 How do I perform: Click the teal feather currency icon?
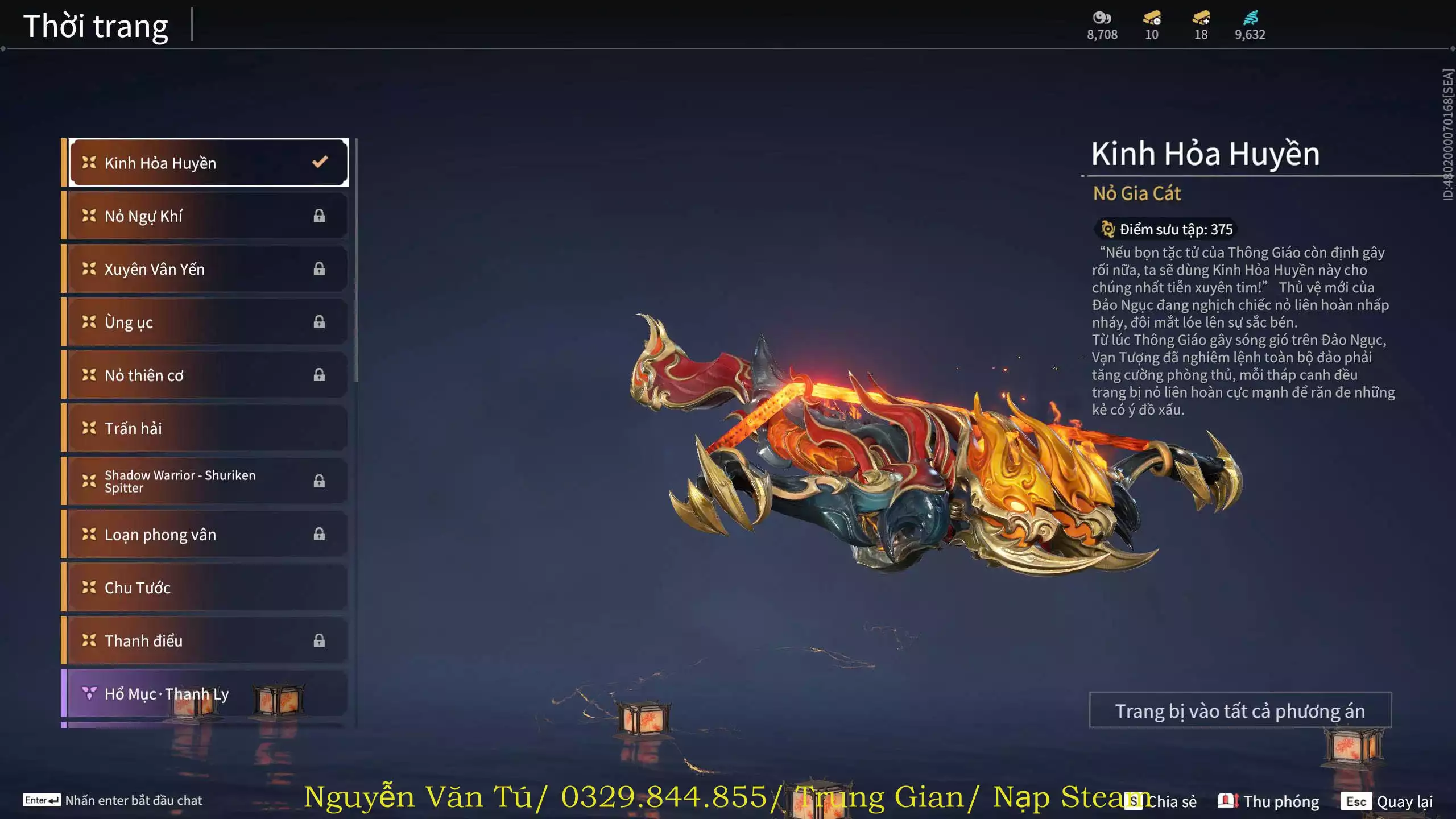pos(1250,18)
